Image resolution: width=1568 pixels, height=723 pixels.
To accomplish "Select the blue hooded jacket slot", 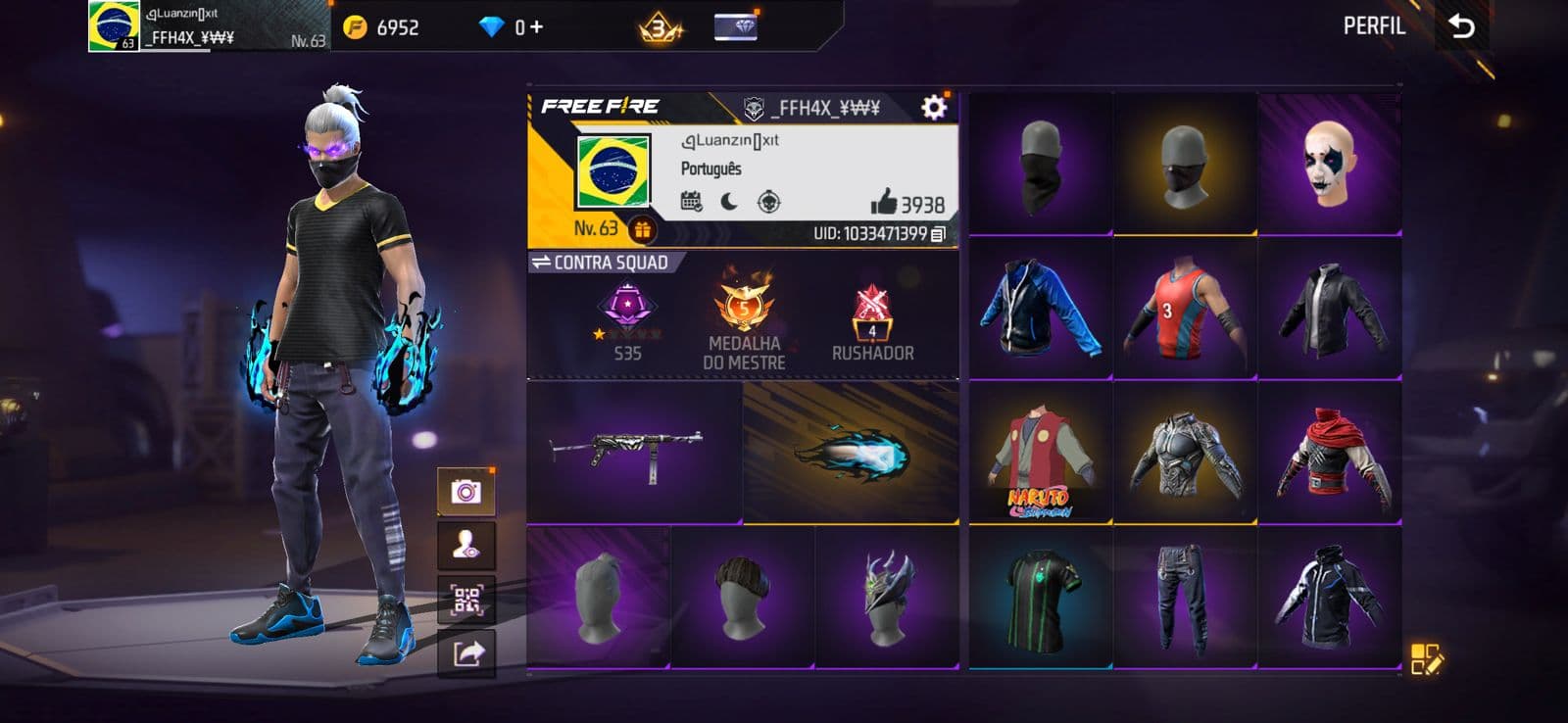I will coord(1040,309).
